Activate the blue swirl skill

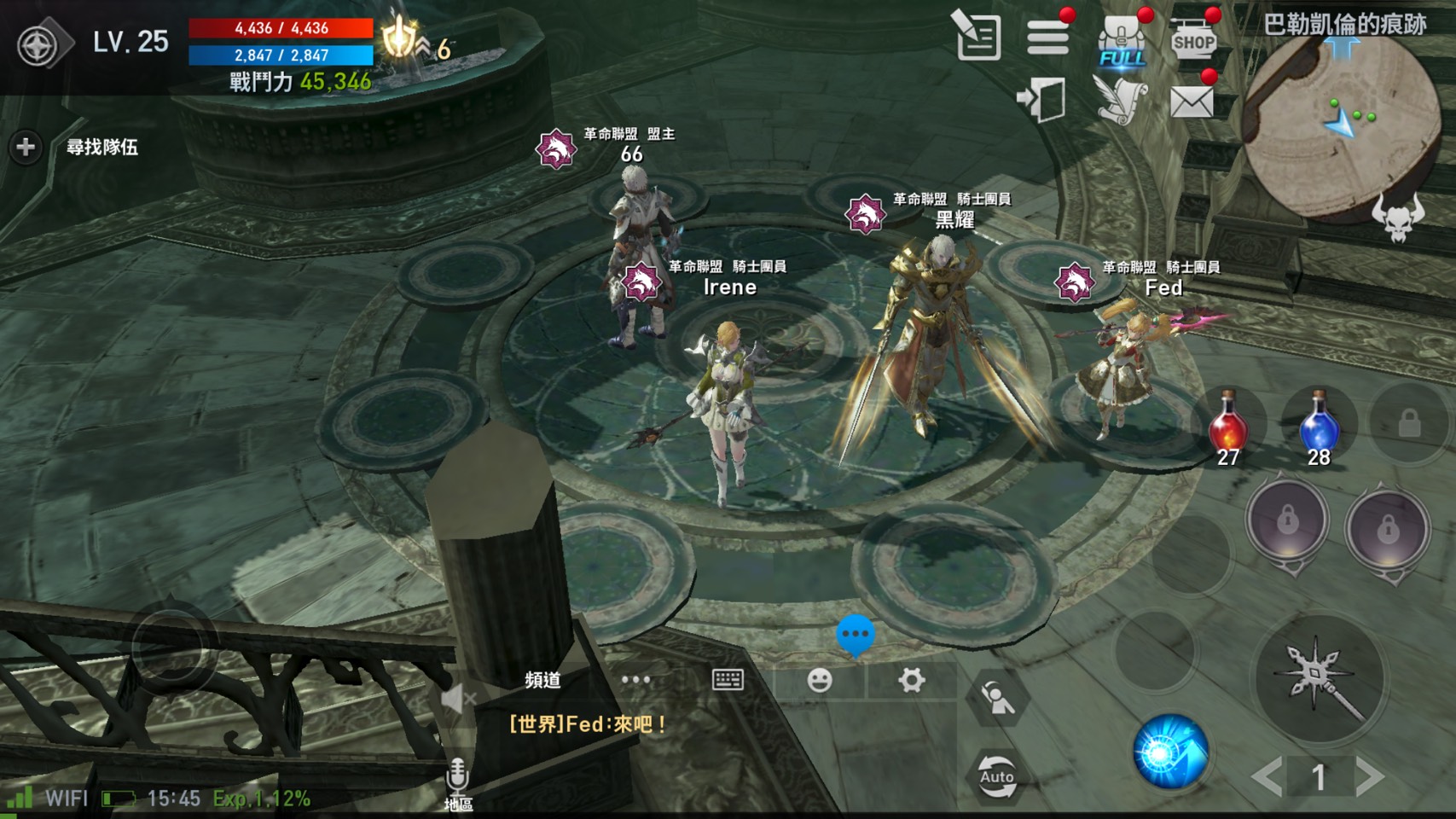[1169, 752]
